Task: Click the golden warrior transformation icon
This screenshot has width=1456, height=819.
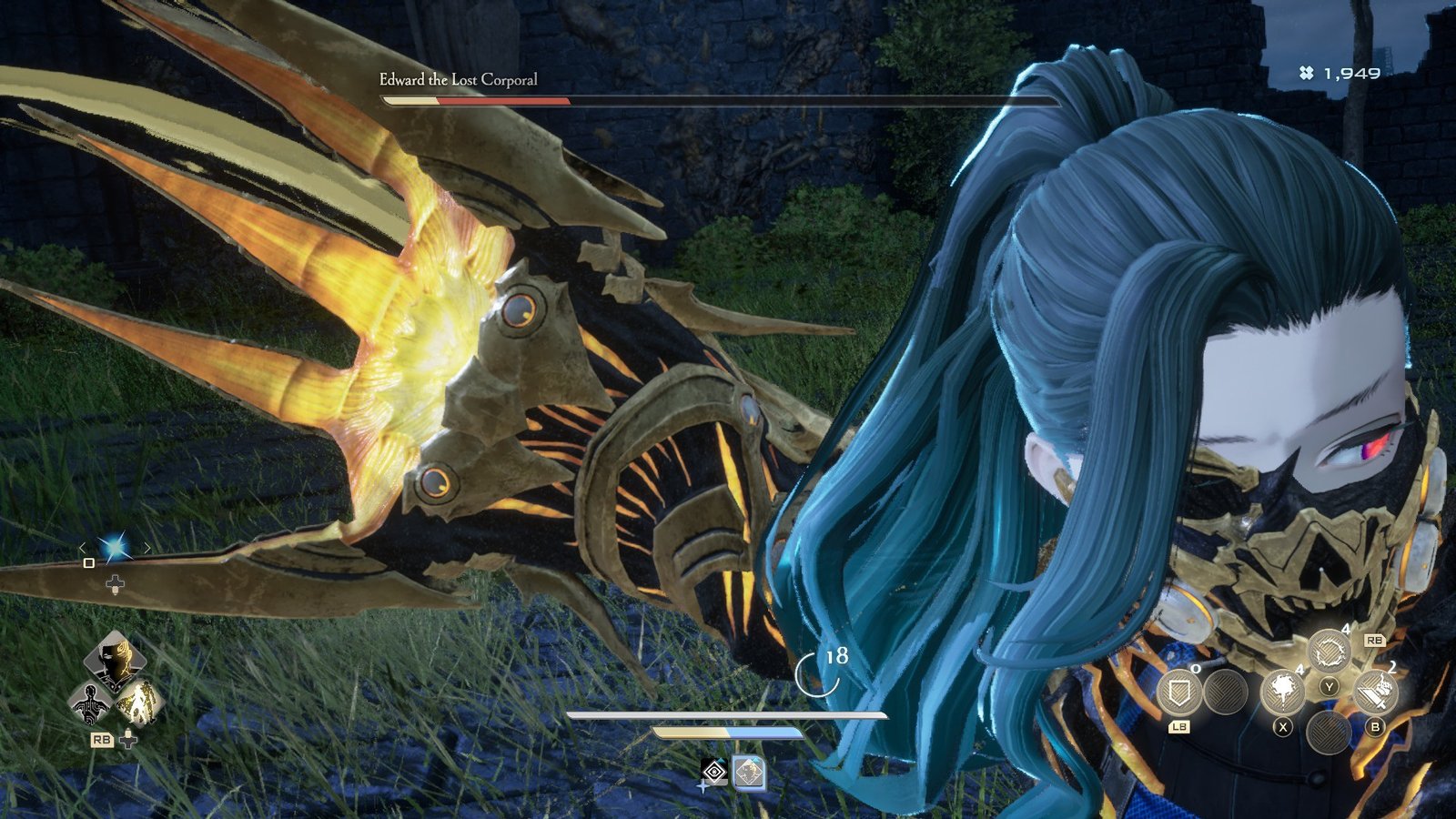Action: (139, 703)
